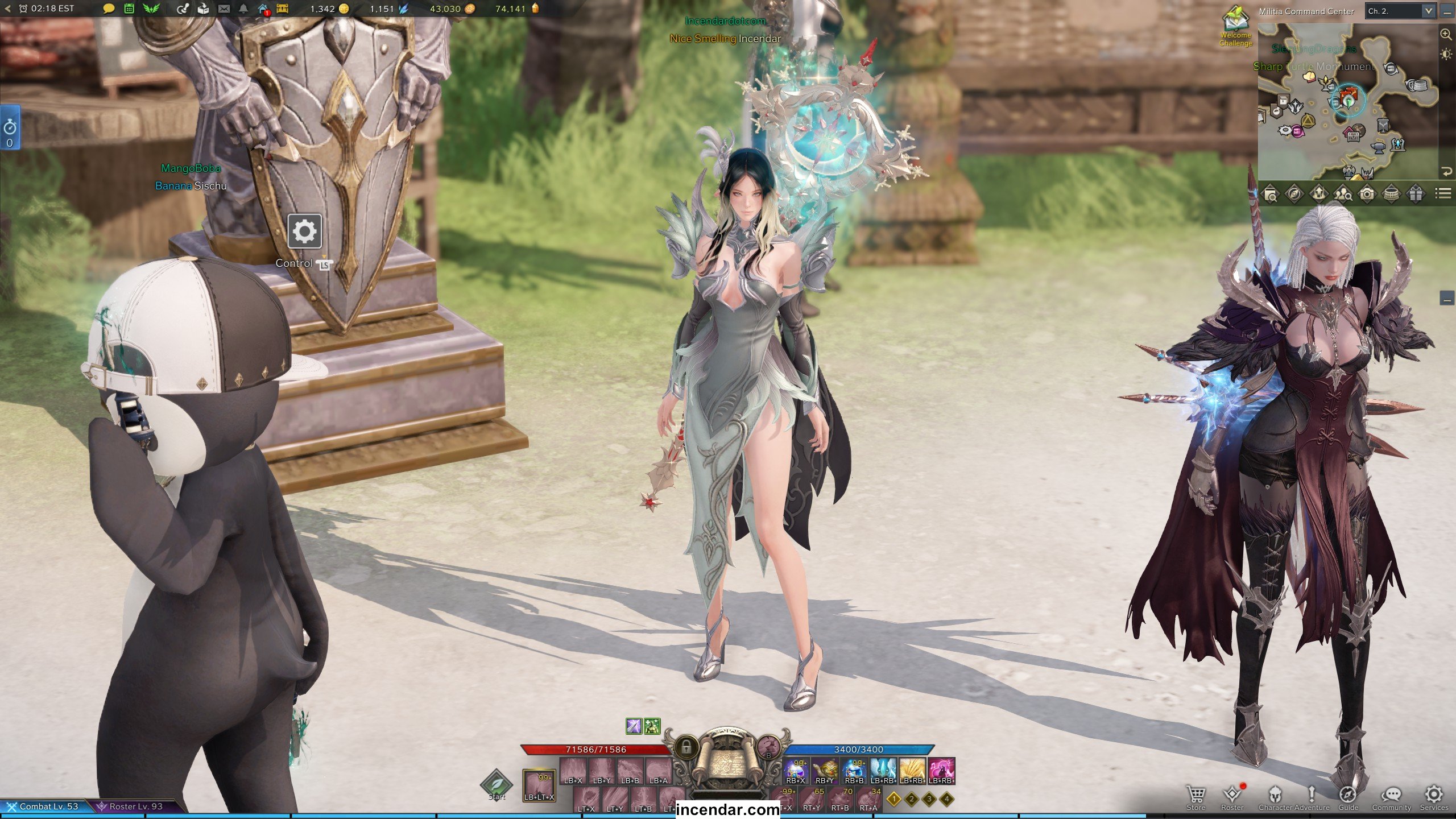Open the golden treasure chest icon

tap(283, 9)
